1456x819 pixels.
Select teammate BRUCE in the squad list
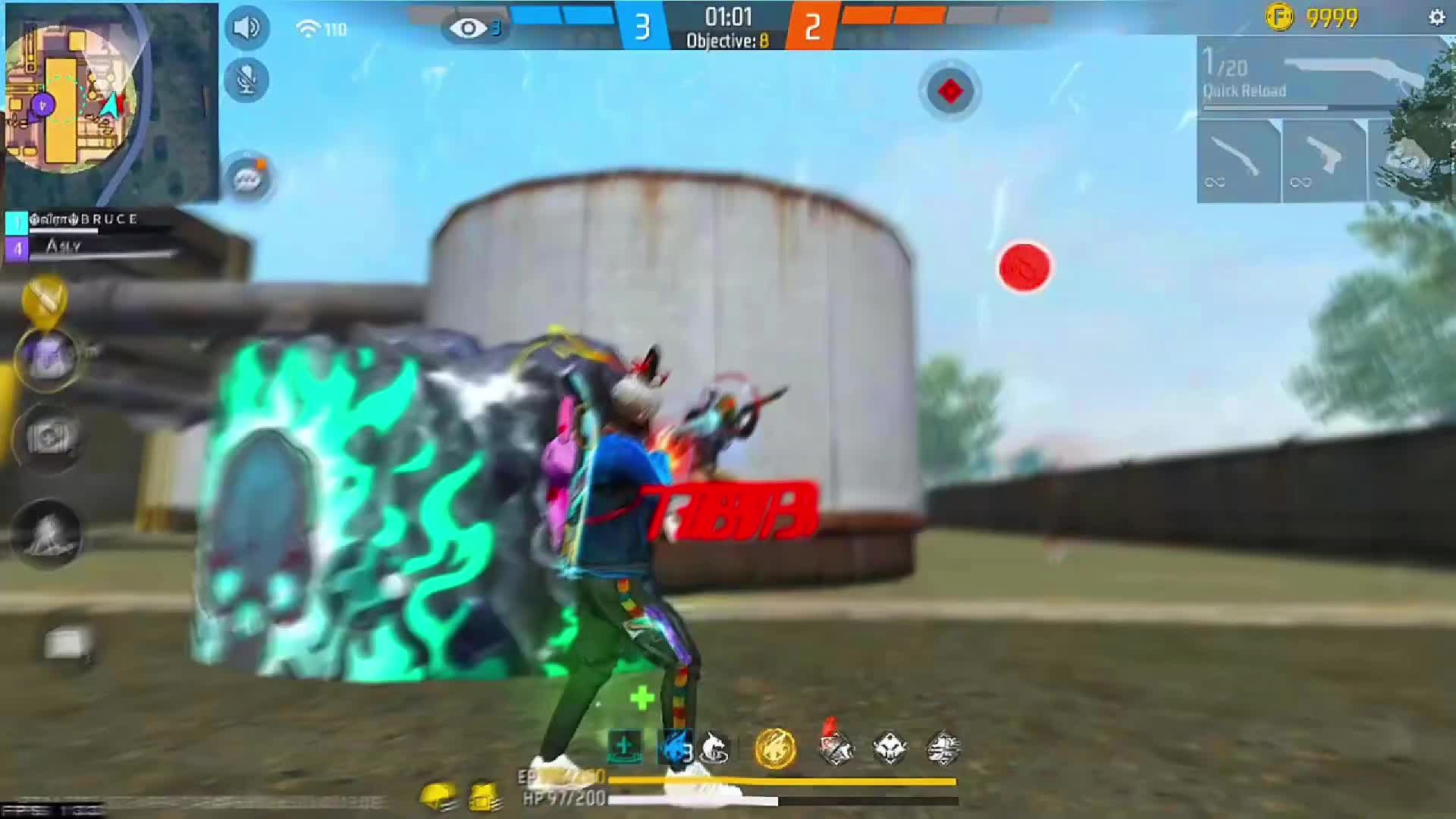point(83,221)
